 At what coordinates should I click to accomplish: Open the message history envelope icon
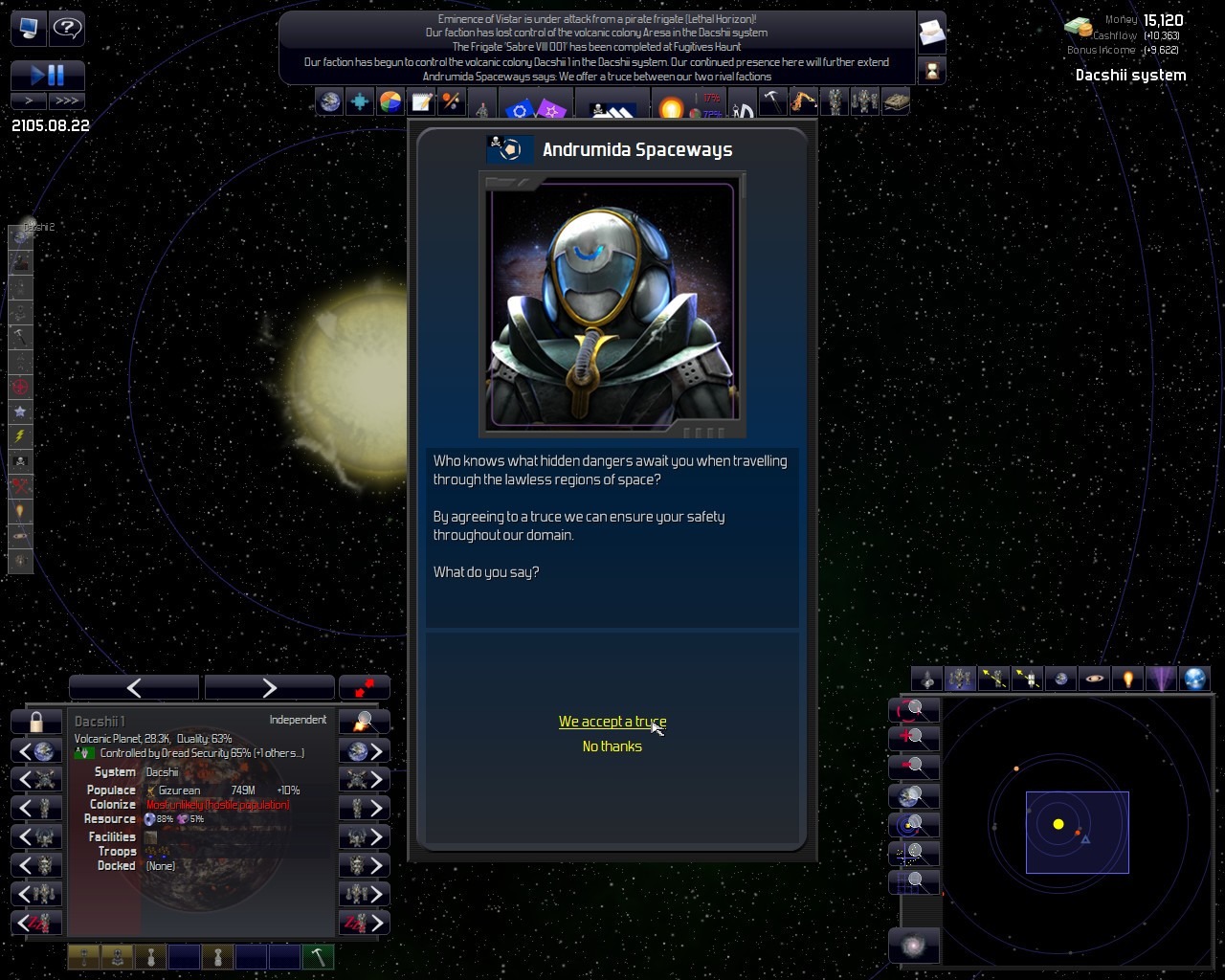[931, 34]
